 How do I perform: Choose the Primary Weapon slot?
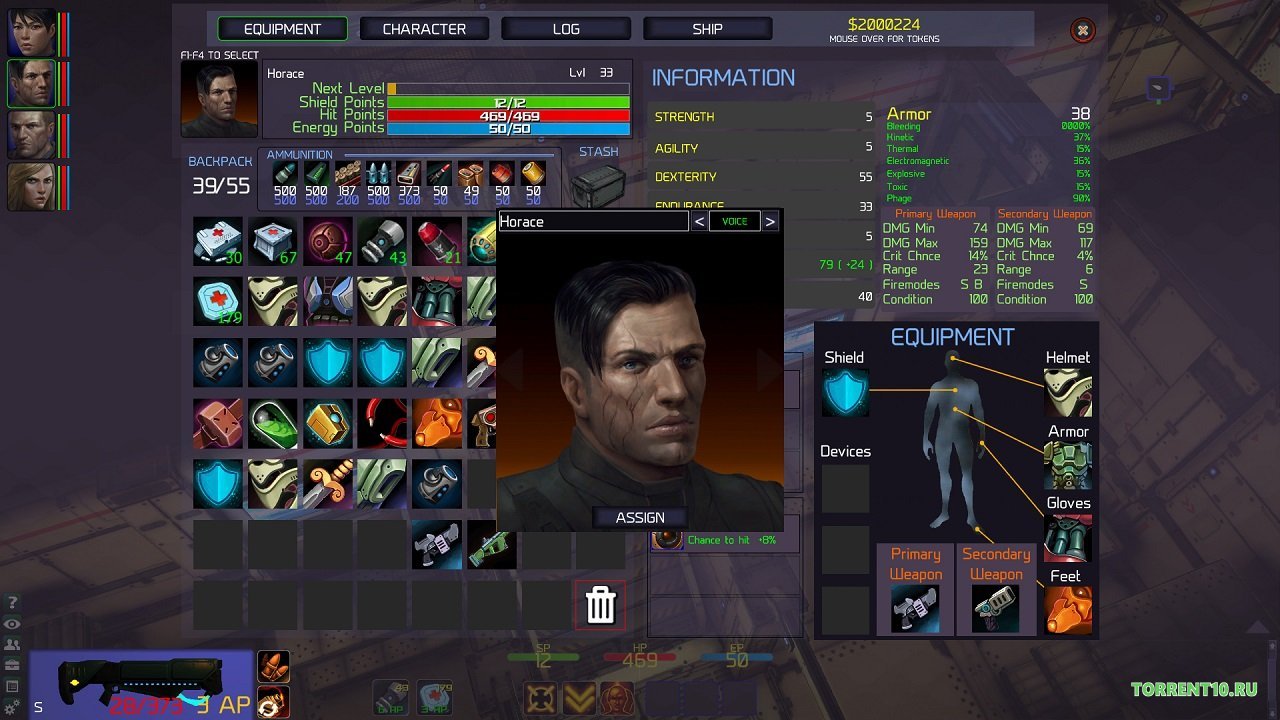(x=916, y=608)
